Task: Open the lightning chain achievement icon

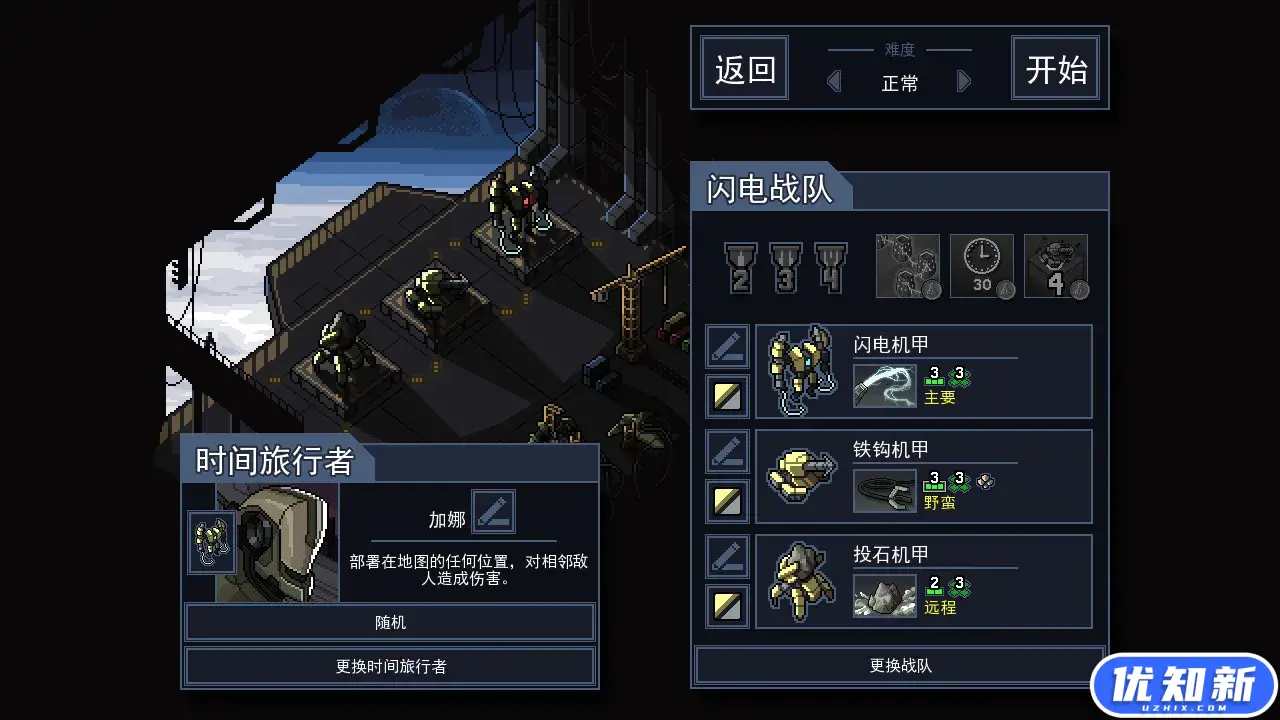Action: 906,265
